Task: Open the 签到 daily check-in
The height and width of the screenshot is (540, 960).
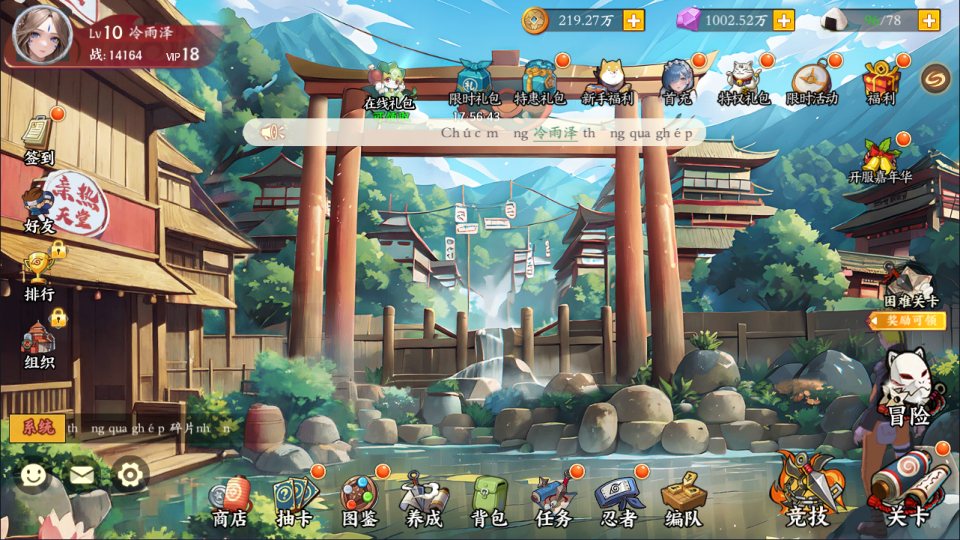Action: click(39, 139)
